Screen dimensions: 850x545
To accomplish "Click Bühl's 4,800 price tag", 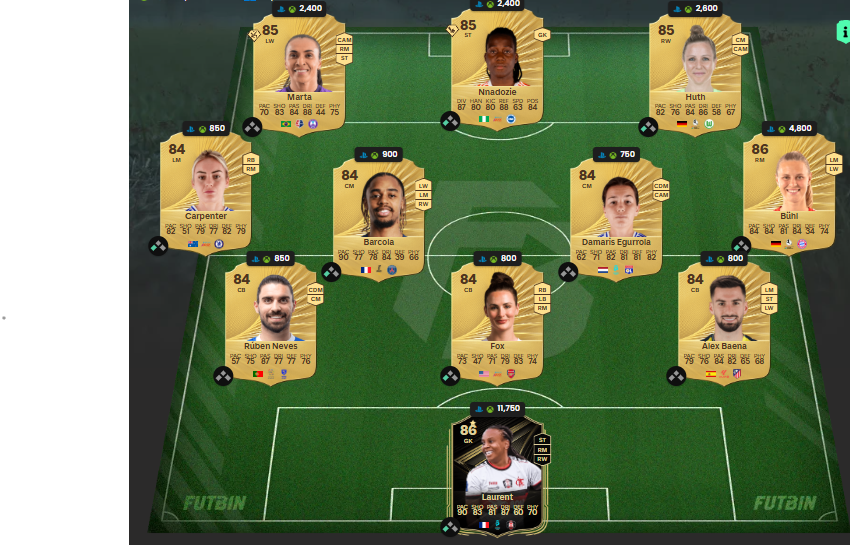I will (x=789, y=128).
